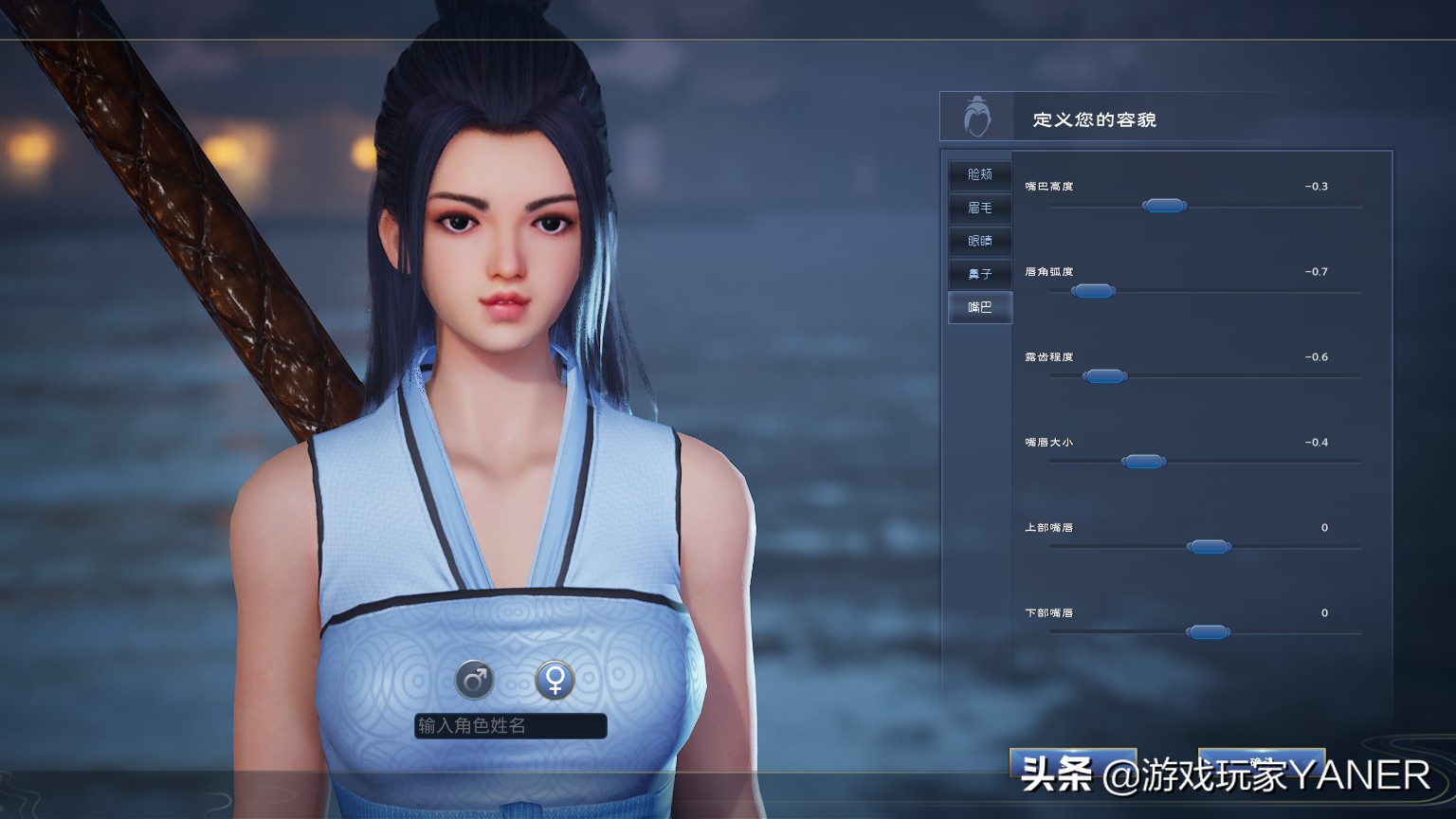Reselect the highlighted 嘴巴 mouth tab
Viewport: 1456px width, 819px height.
coord(979,306)
